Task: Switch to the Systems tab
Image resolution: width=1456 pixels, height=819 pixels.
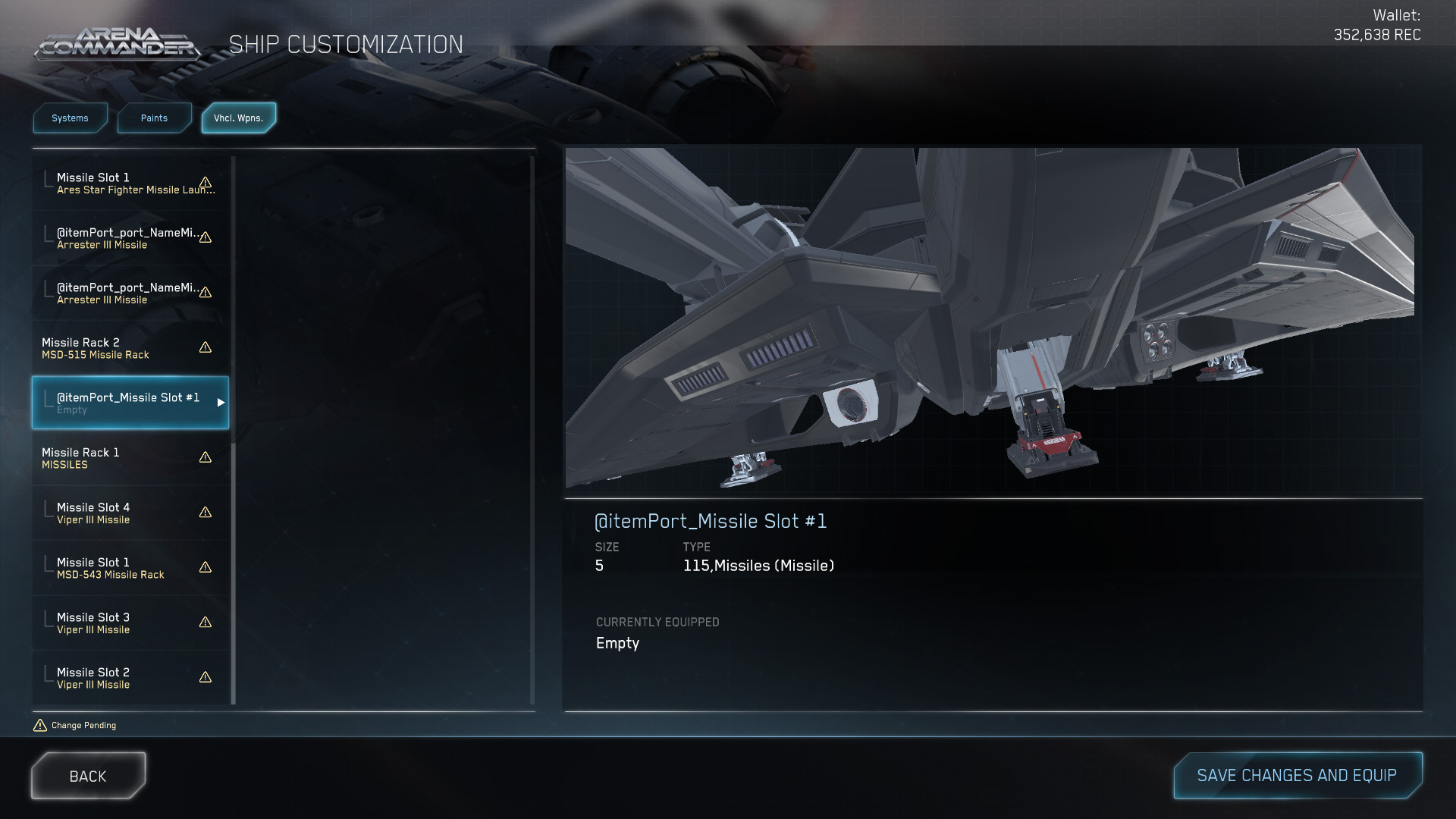Action: click(70, 118)
